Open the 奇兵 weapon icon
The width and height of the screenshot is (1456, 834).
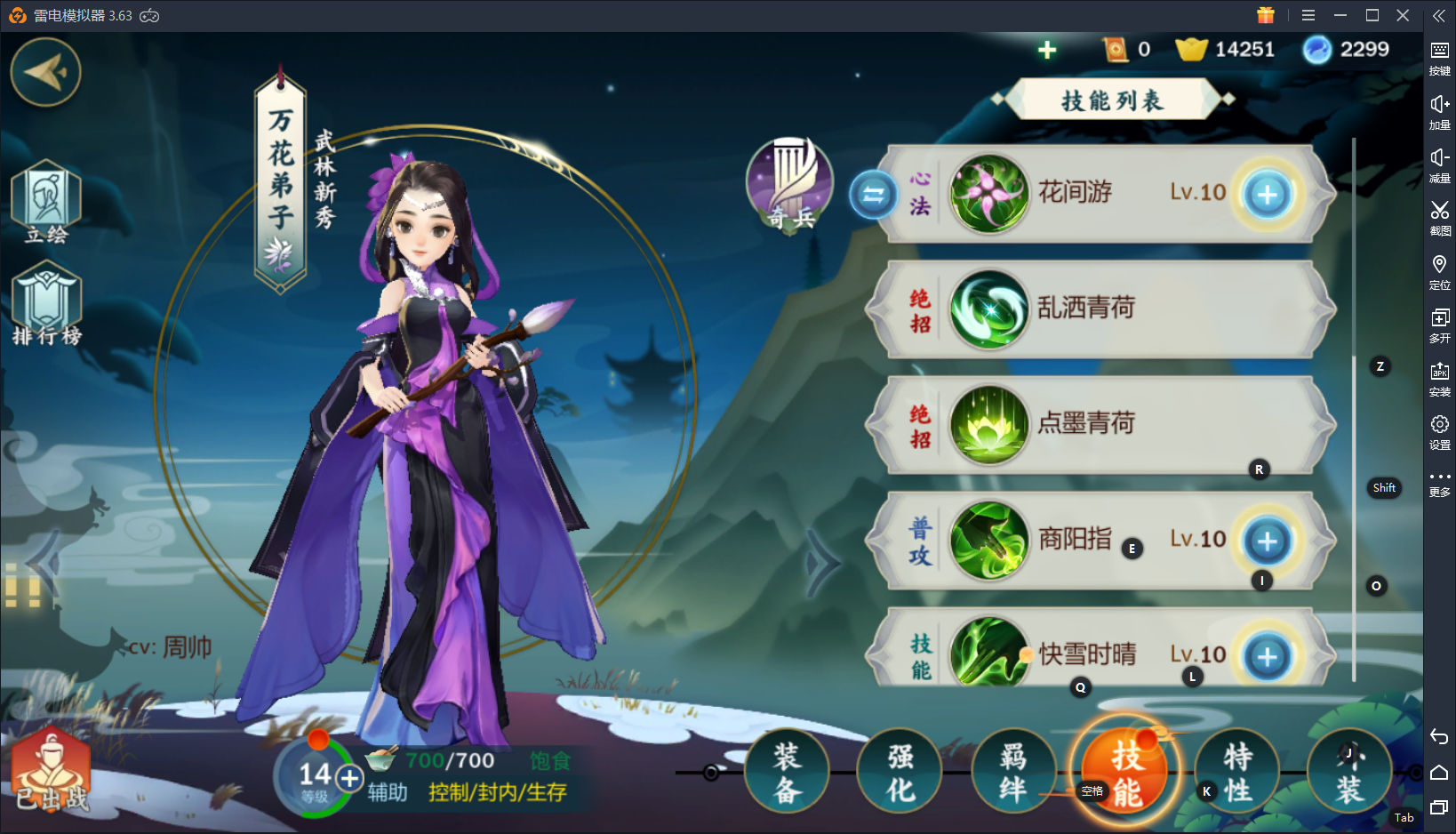(x=790, y=183)
